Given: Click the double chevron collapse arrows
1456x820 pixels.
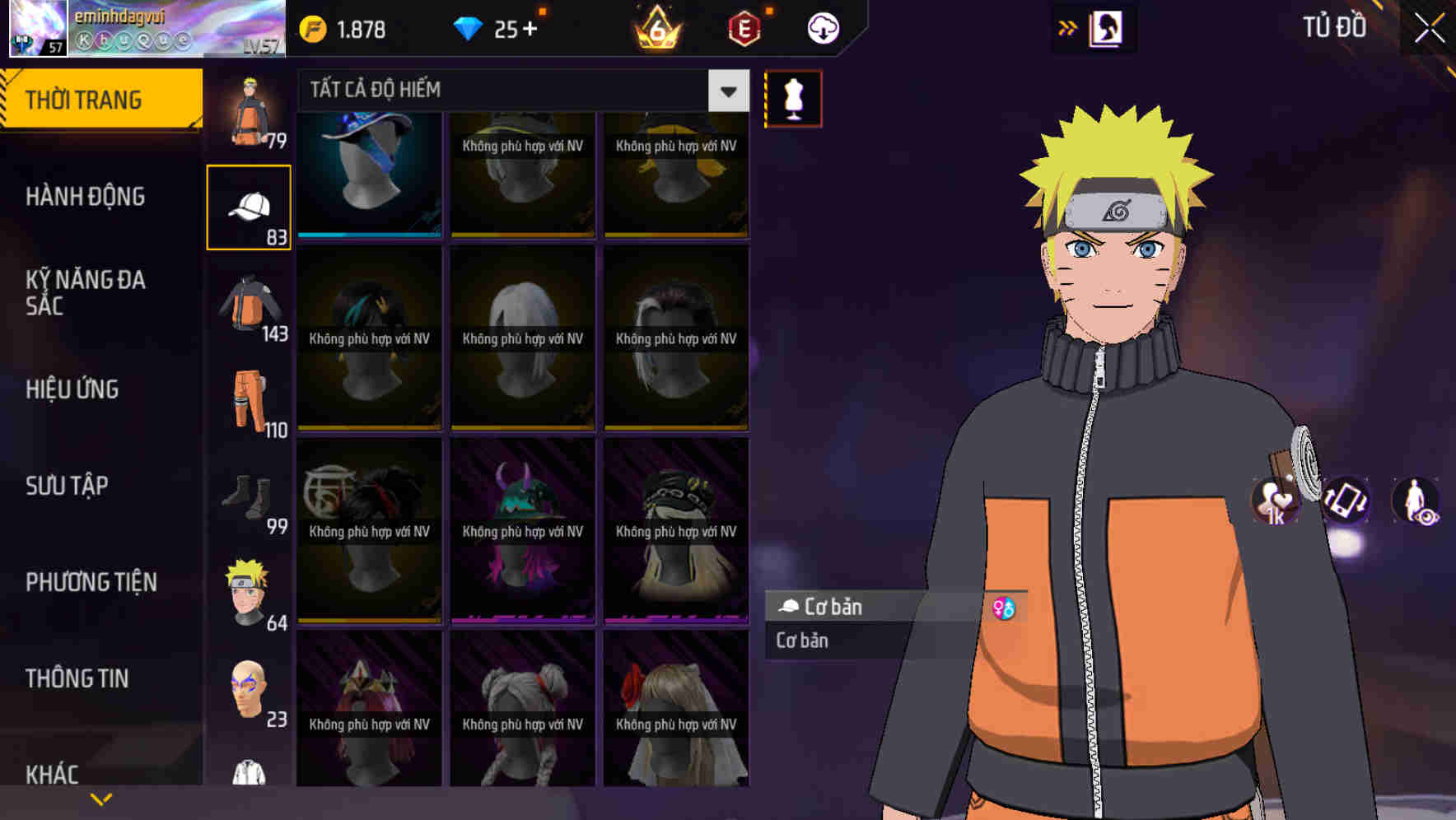Looking at the screenshot, I should [1067, 27].
